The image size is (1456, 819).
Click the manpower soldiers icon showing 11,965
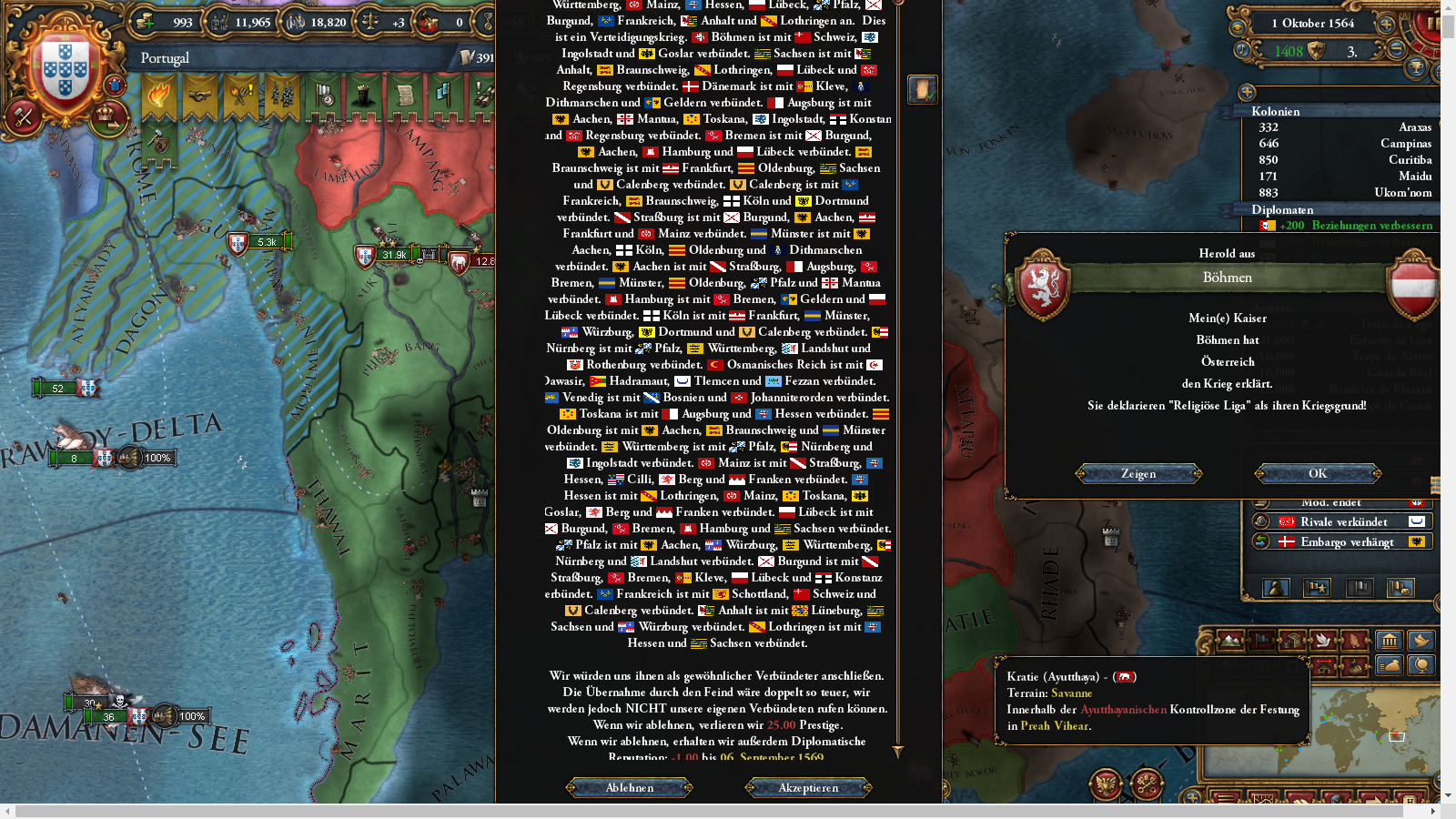[220, 22]
